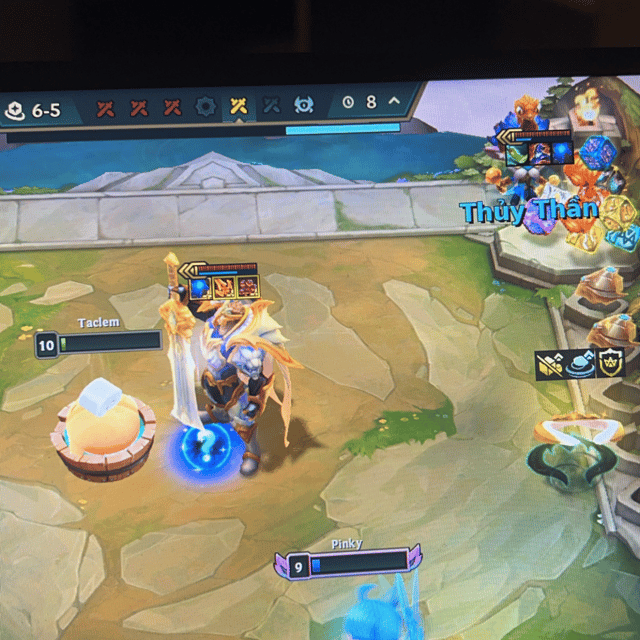
Task: Inspect the gold crown shield augment icon
Action: pyautogui.click(x=611, y=362)
